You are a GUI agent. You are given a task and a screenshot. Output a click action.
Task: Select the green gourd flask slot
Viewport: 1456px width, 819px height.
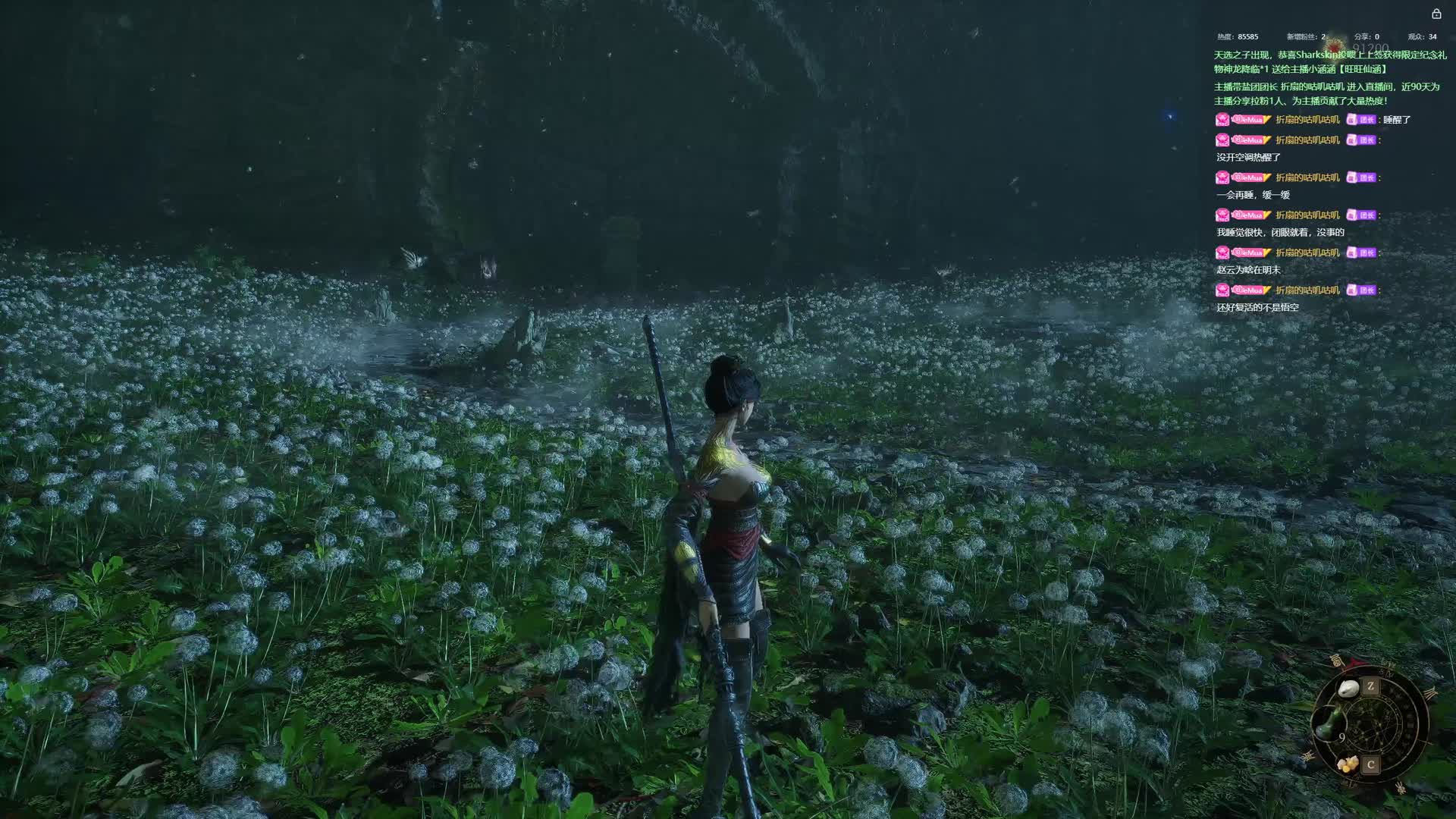click(x=1329, y=724)
